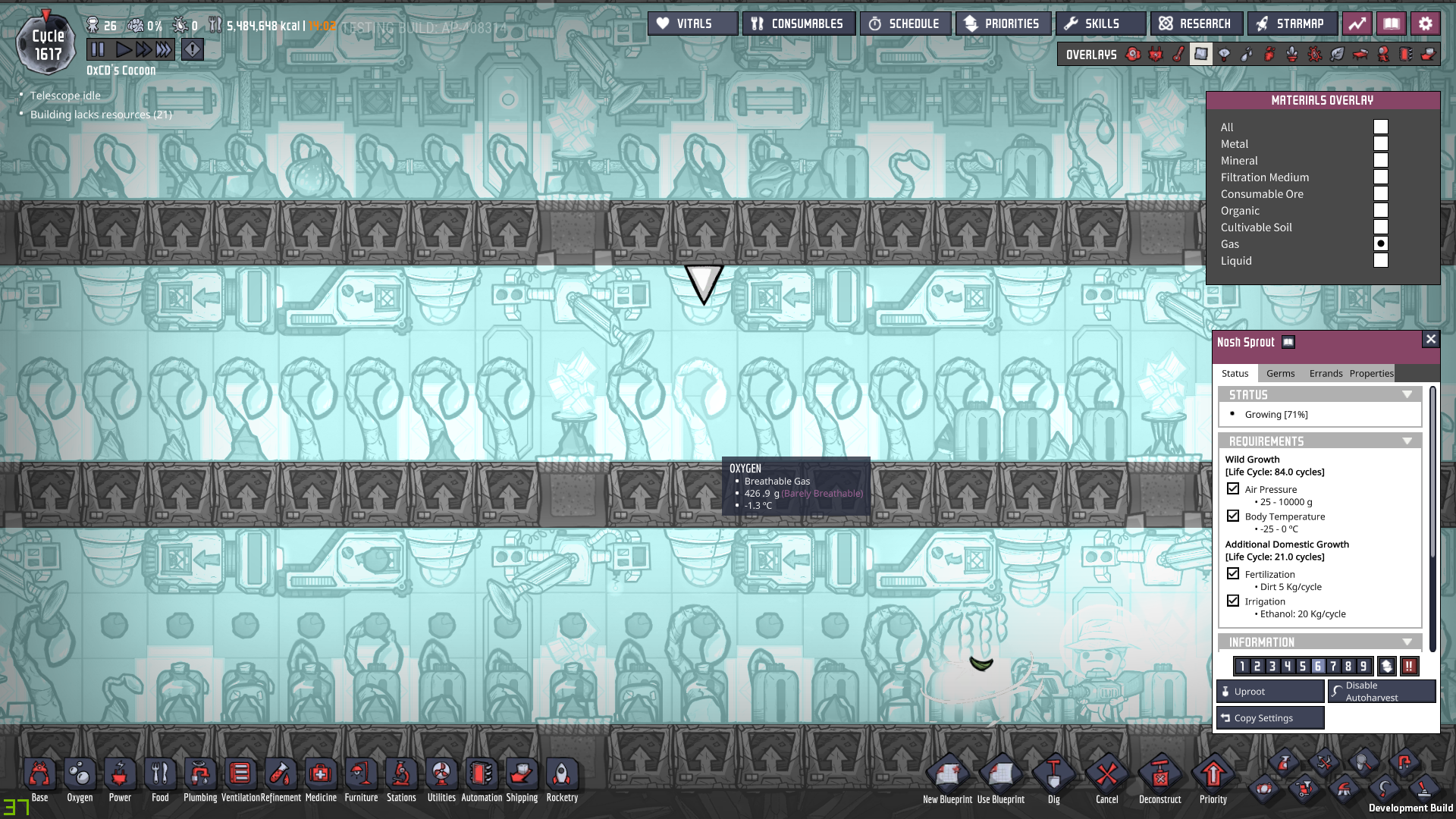Open the Power overlay
The width and height of the screenshot is (1456, 819).
point(1156,54)
